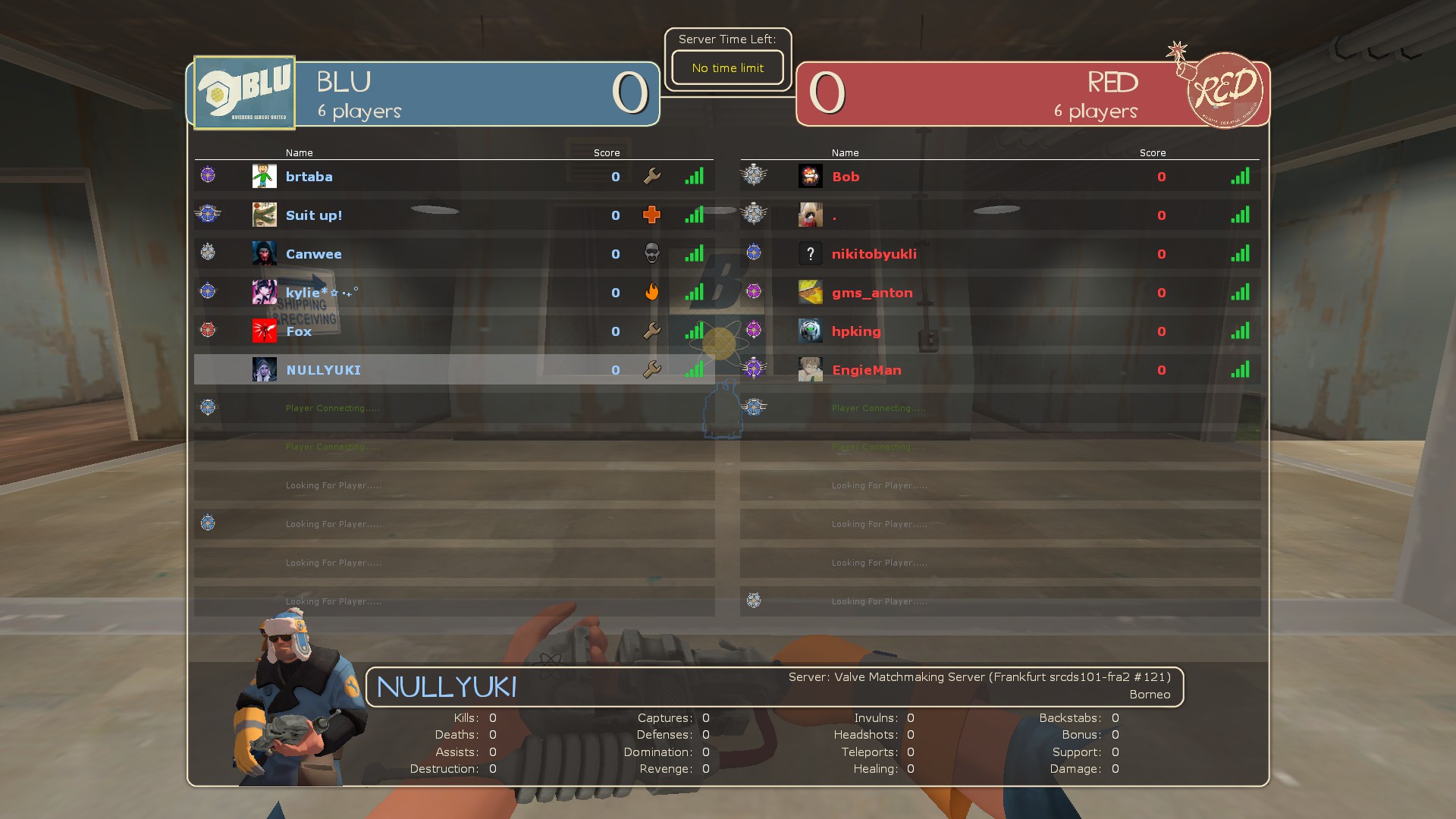Viewport: 1456px width, 819px height.
Task: Click the green ping bars beside EngieMan
Action: (1241, 369)
